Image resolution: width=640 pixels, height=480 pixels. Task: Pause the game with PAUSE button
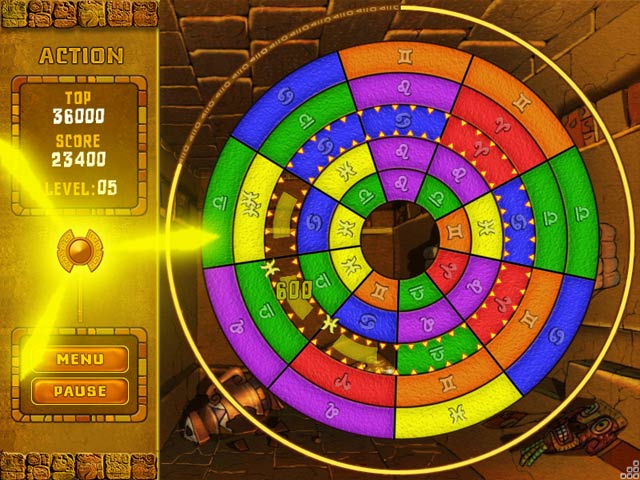pos(80,390)
